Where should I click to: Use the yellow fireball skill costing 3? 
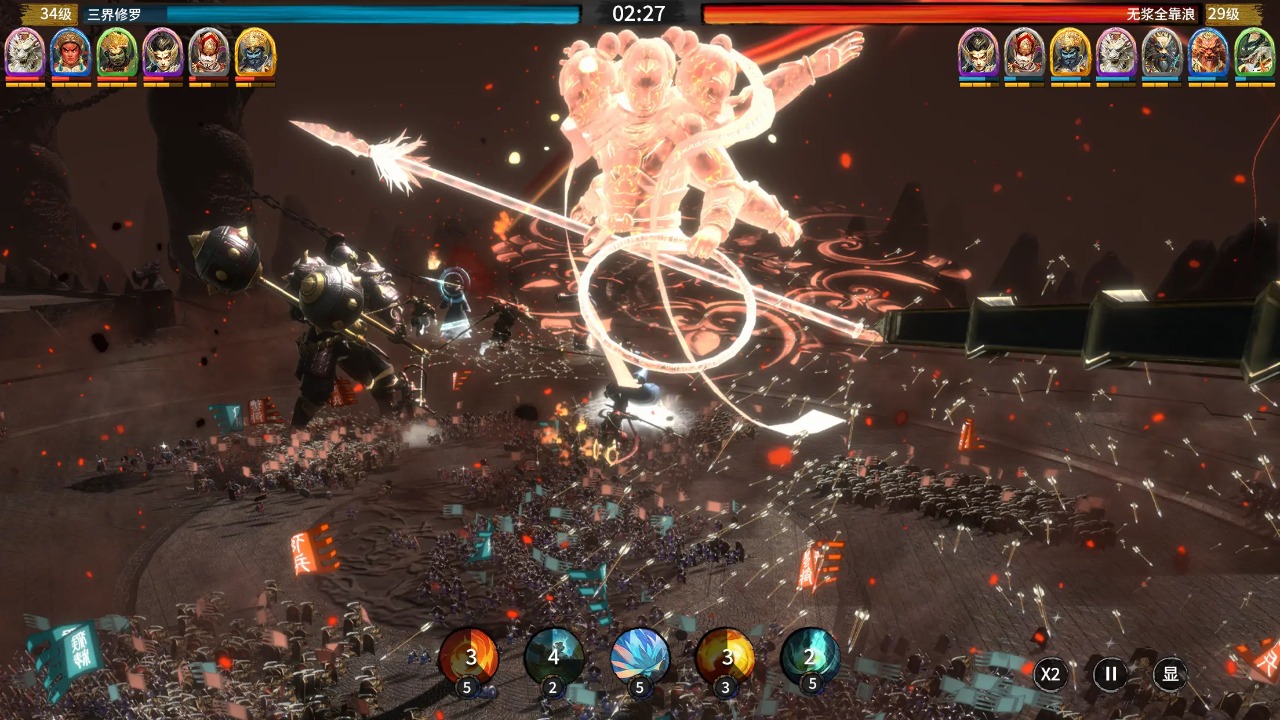[725, 656]
